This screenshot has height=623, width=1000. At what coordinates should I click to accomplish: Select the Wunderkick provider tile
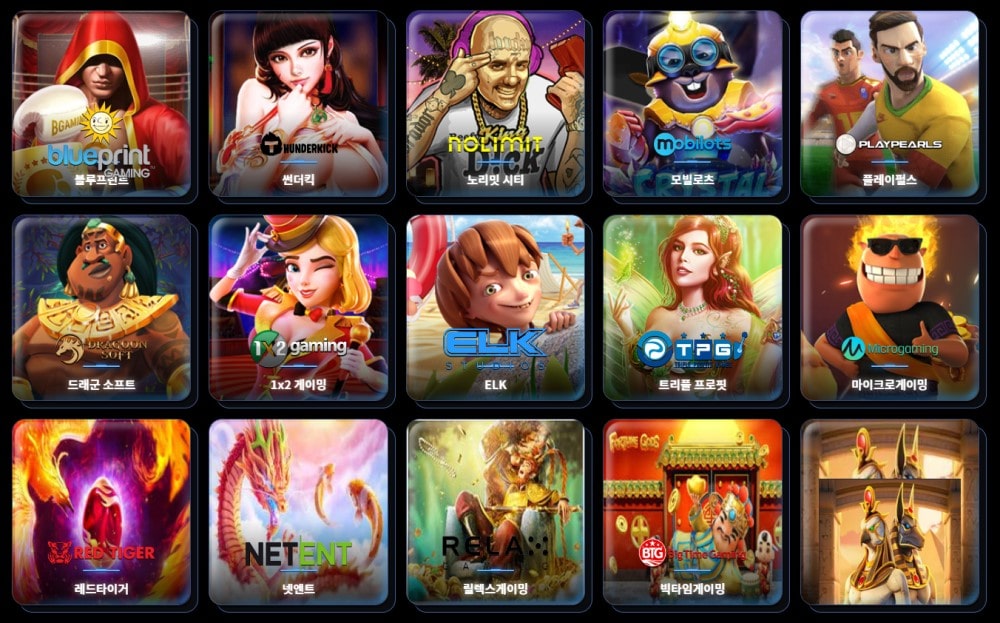298,104
